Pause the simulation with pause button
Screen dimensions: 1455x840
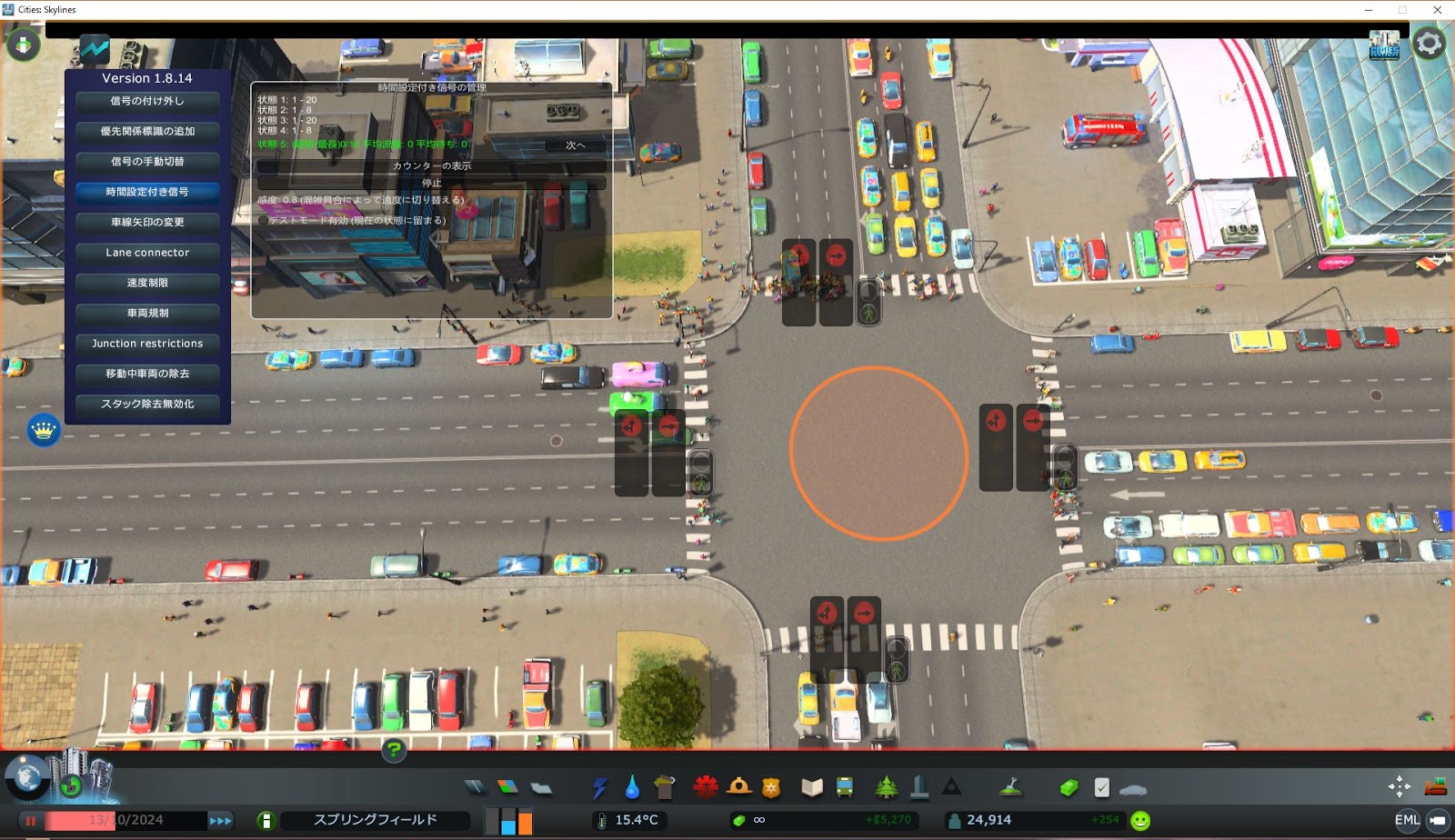point(33,819)
